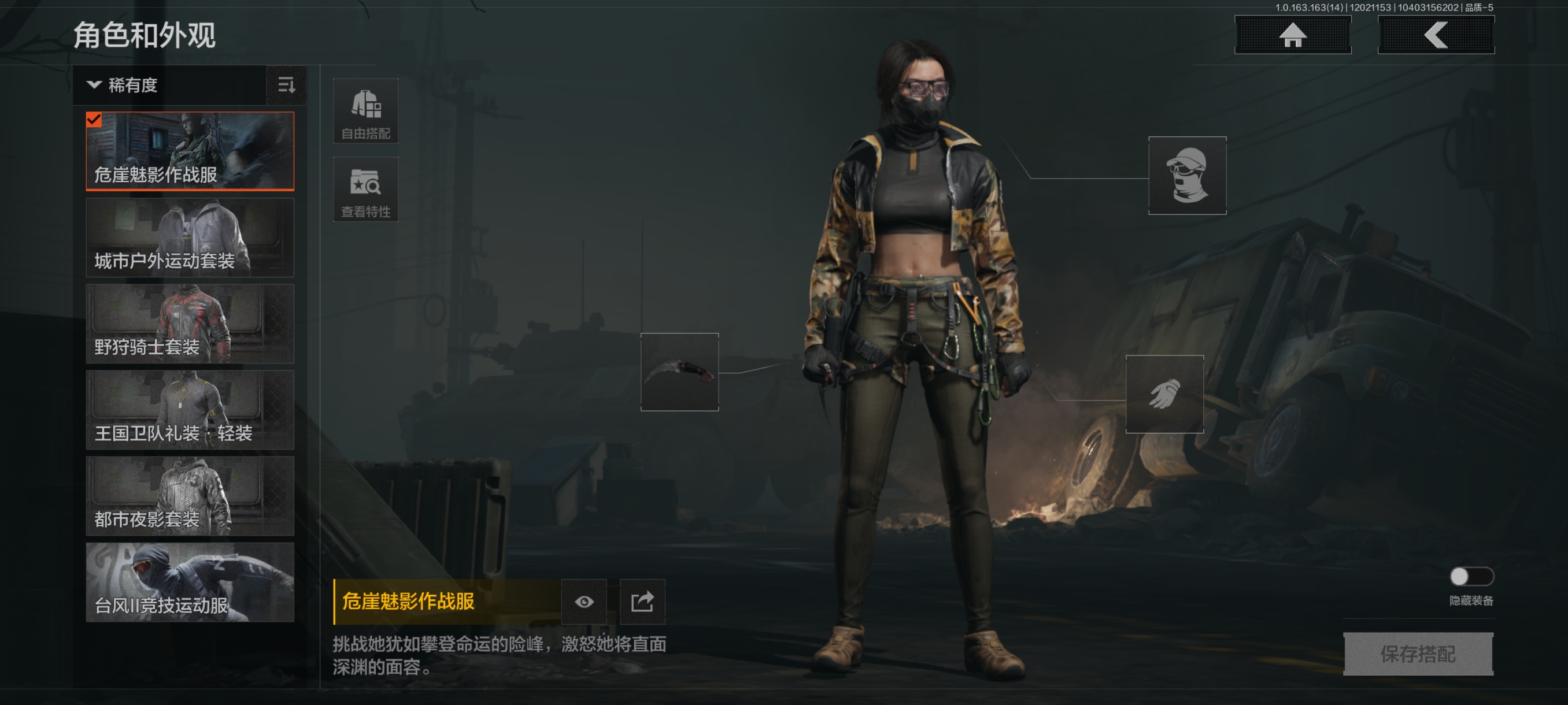Image resolution: width=1568 pixels, height=705 pixels.
Task: Pick the 野狩骑士套装 outfit
Action: (190, 324)
